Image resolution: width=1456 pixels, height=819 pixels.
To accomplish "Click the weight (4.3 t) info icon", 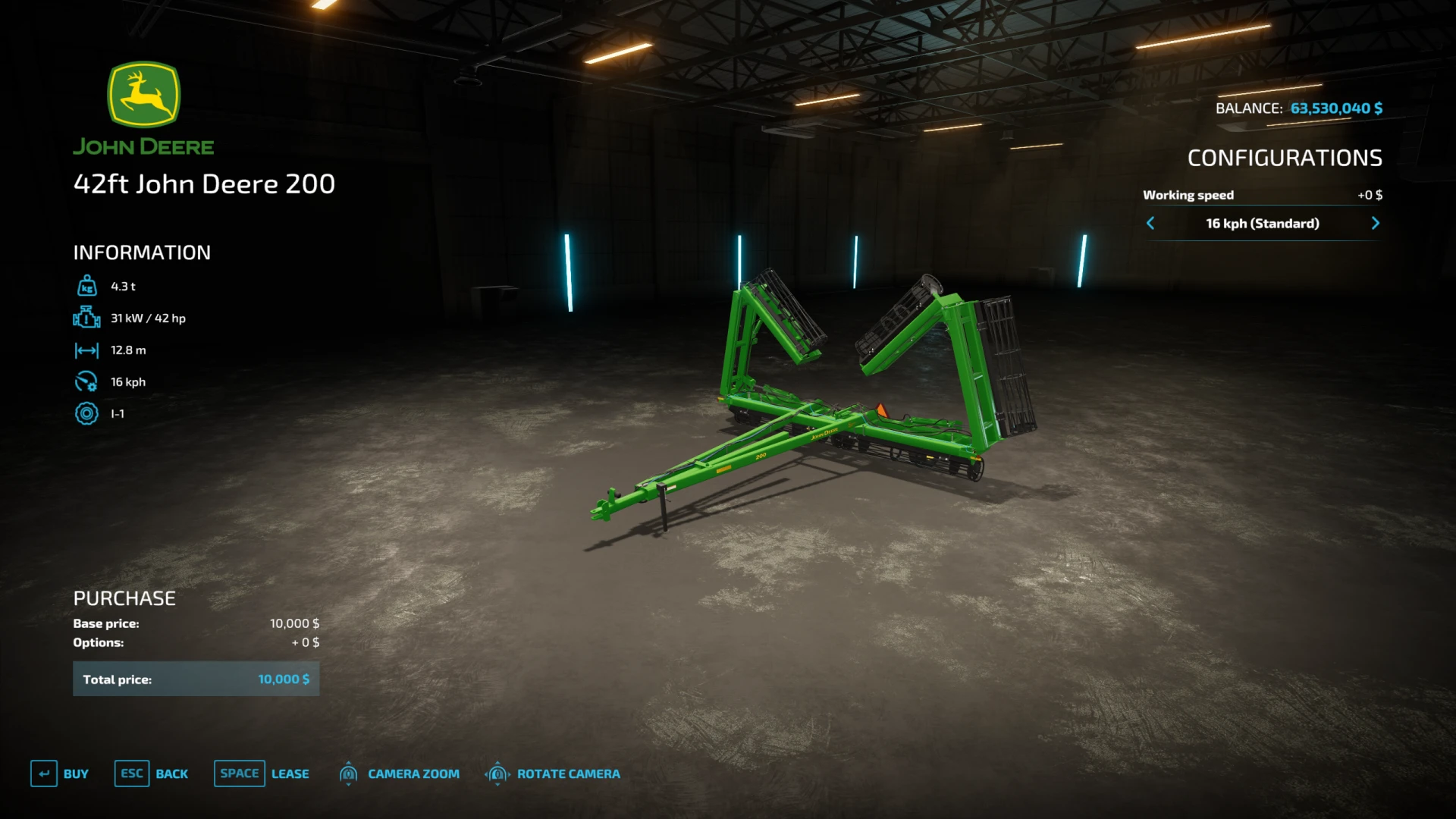I will pyautogui.click(x=87, y=286).
